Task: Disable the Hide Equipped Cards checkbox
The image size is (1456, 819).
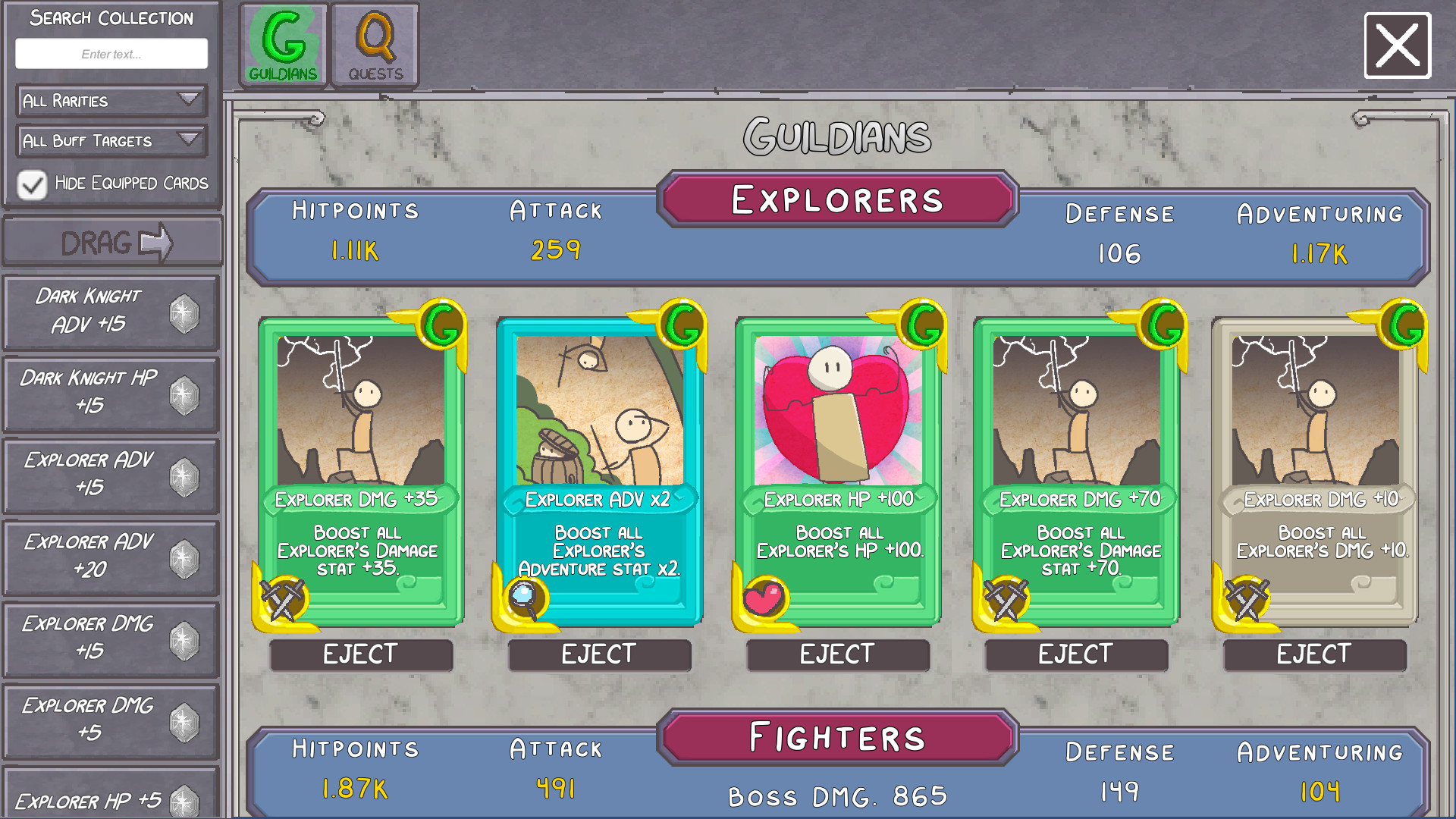Action: coord(31,184)
